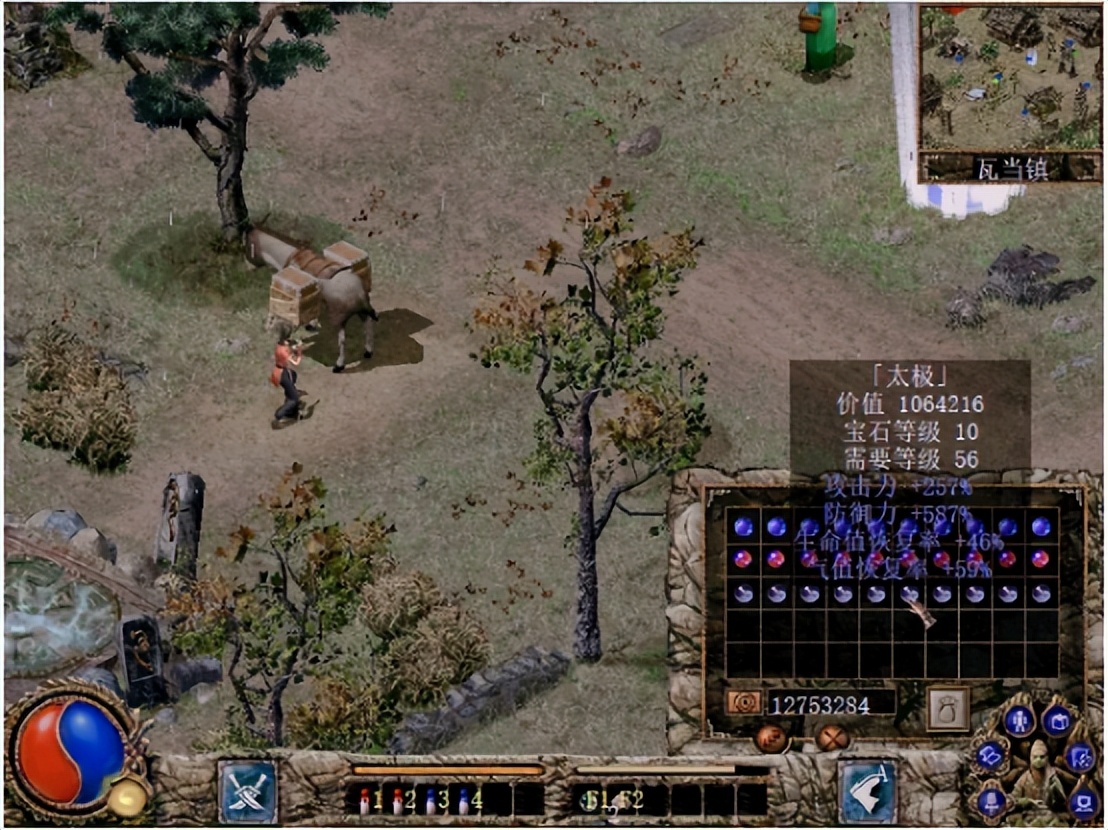This screenshot has height=830, width=1108.
Task: Click the scroll and pen menu icon
Action: pyautogui.click(x=1080, y=757)
